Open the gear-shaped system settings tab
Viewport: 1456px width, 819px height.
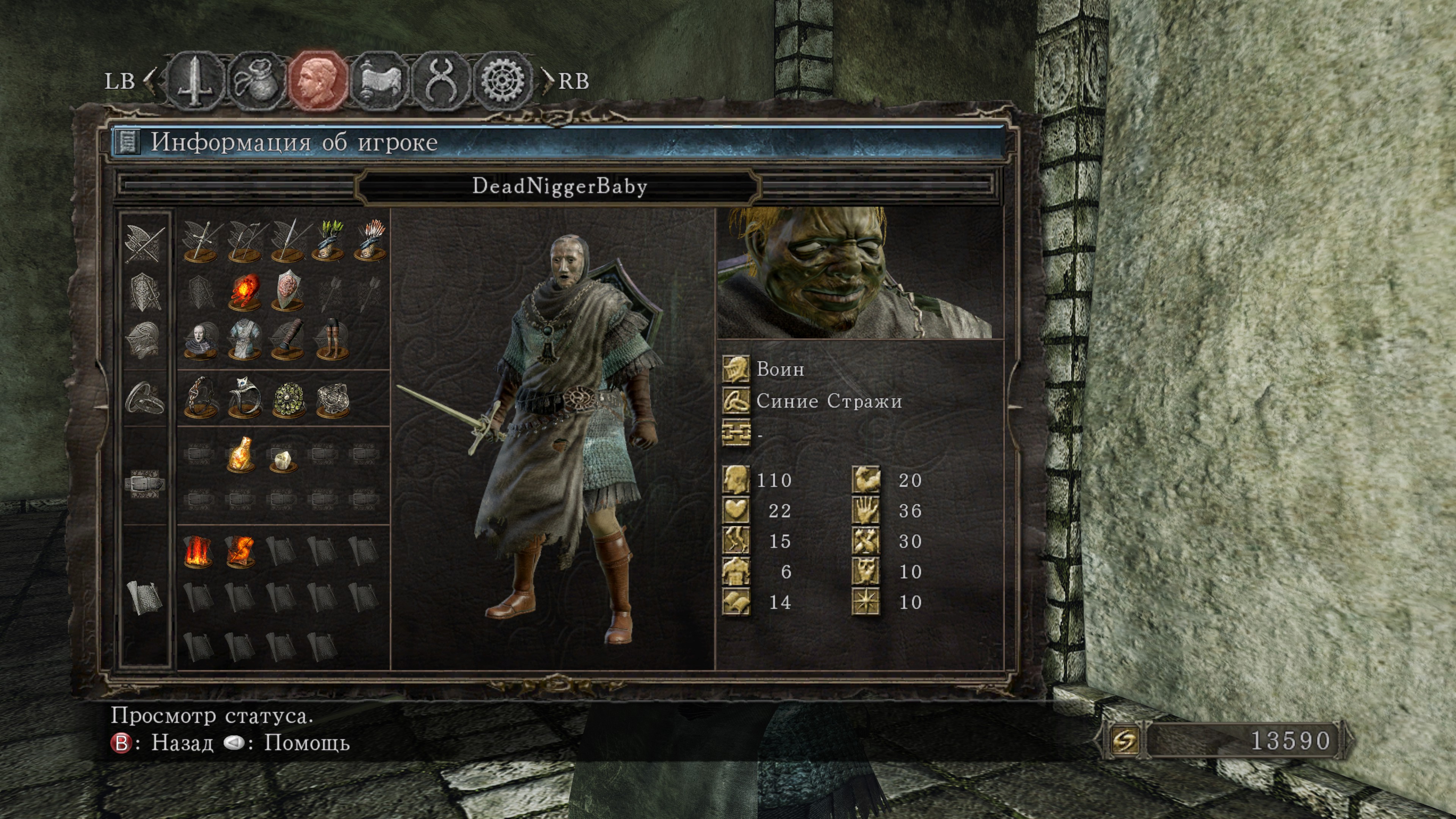502,81
